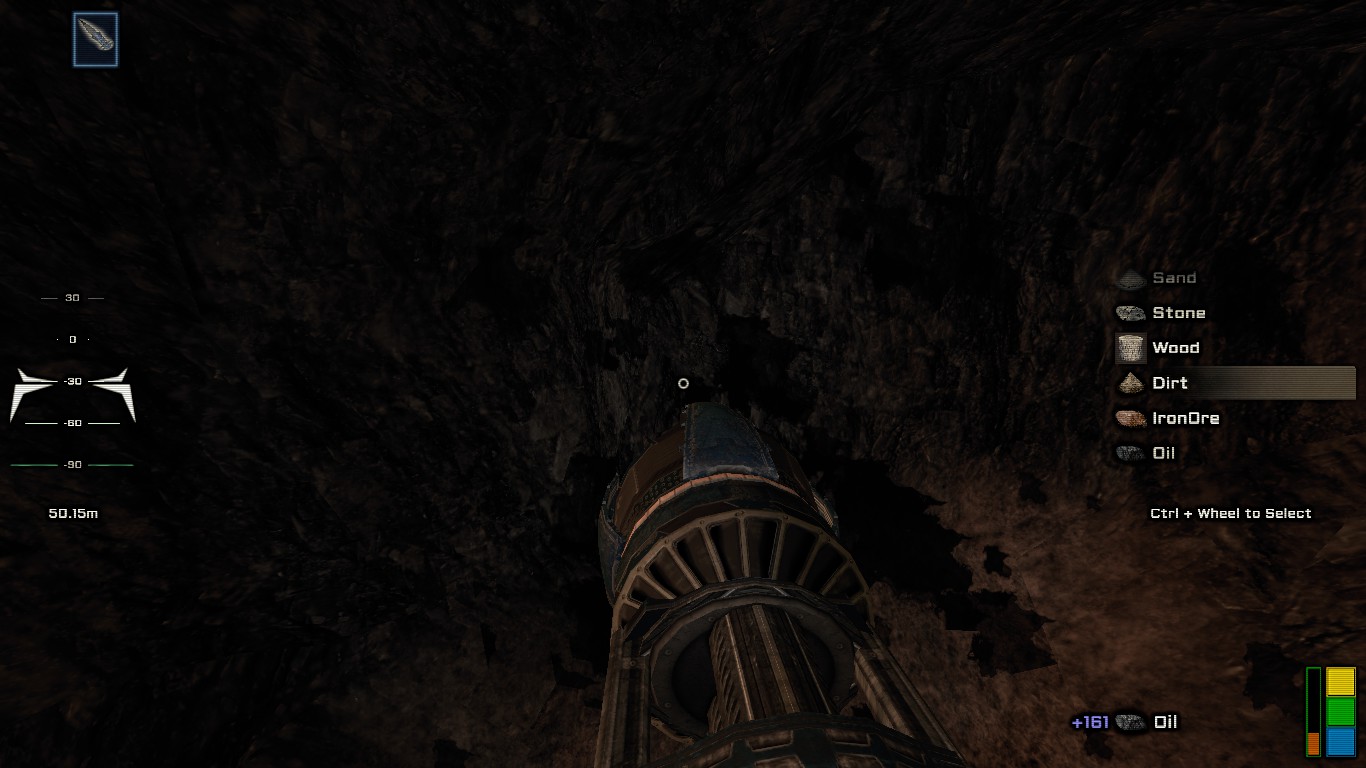The image size is (1366, 768).
Task: Switch to IronOre in the material list
Action: pyautogui.click(x=1185, y=418)
